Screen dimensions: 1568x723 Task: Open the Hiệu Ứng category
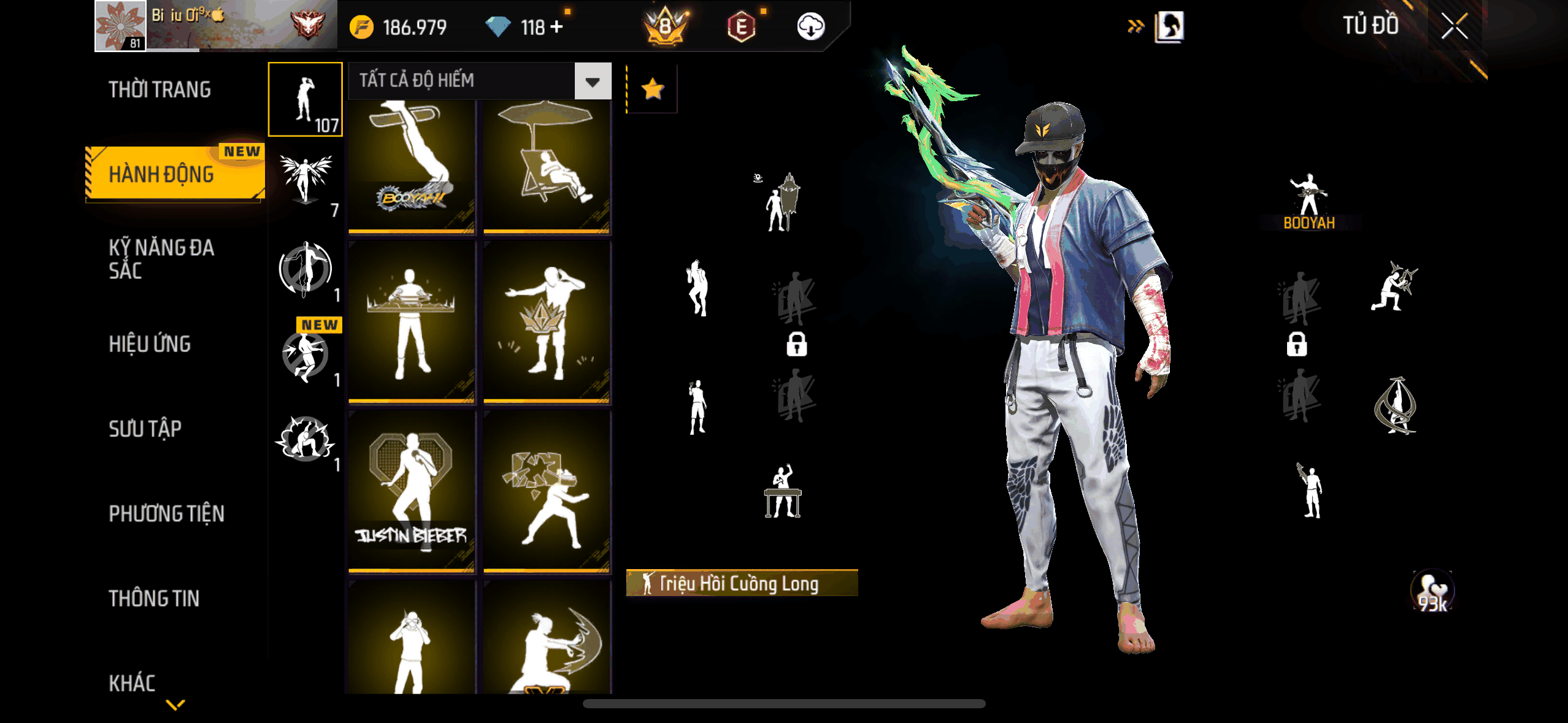(x=150, y=344)
